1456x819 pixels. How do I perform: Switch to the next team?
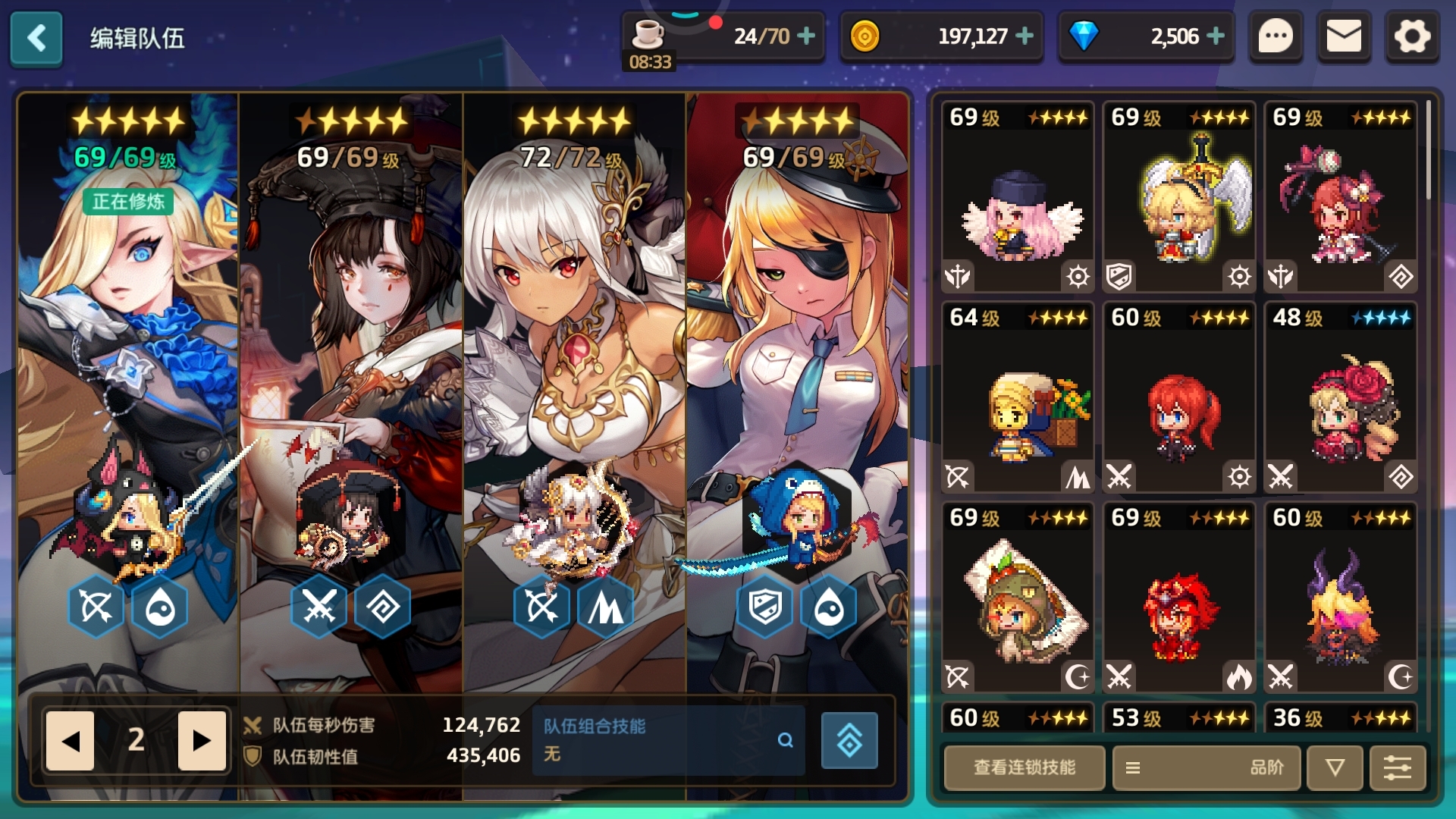point(202,740)
